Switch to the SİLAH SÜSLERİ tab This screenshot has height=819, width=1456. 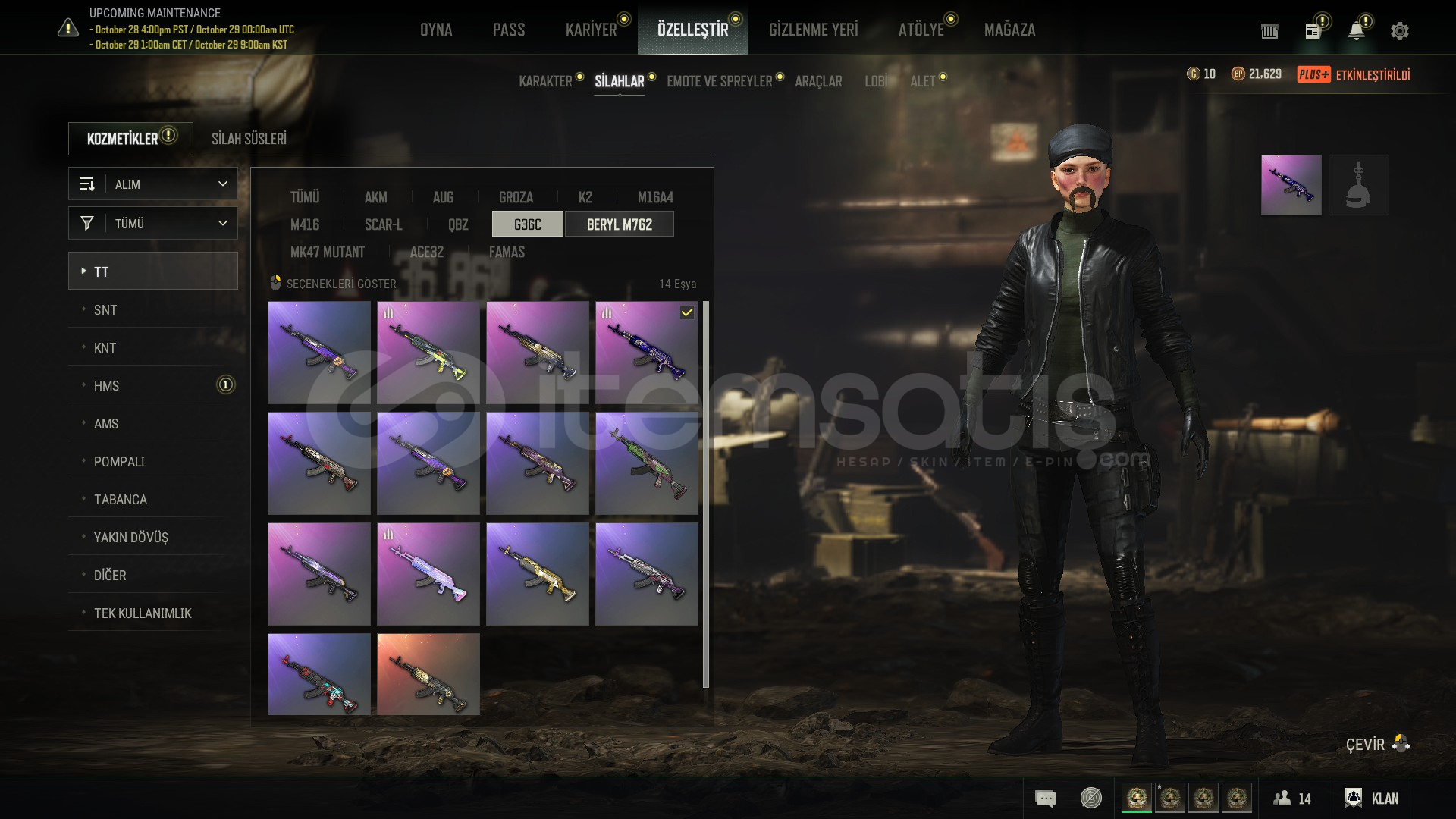click(x=250, y=139)
